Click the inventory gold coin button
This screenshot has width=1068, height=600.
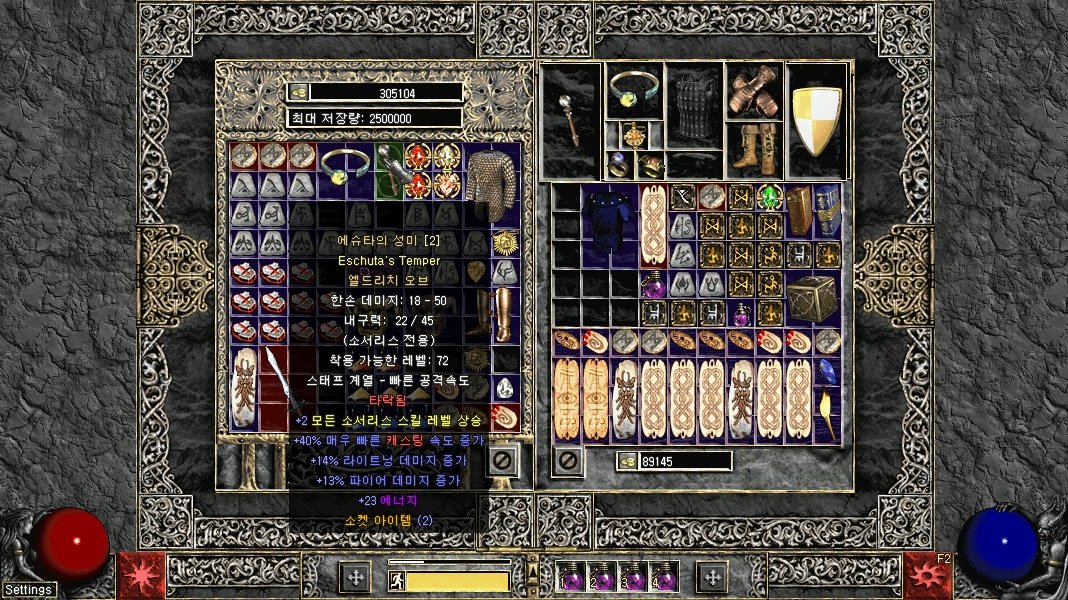(x=628, y=461)
